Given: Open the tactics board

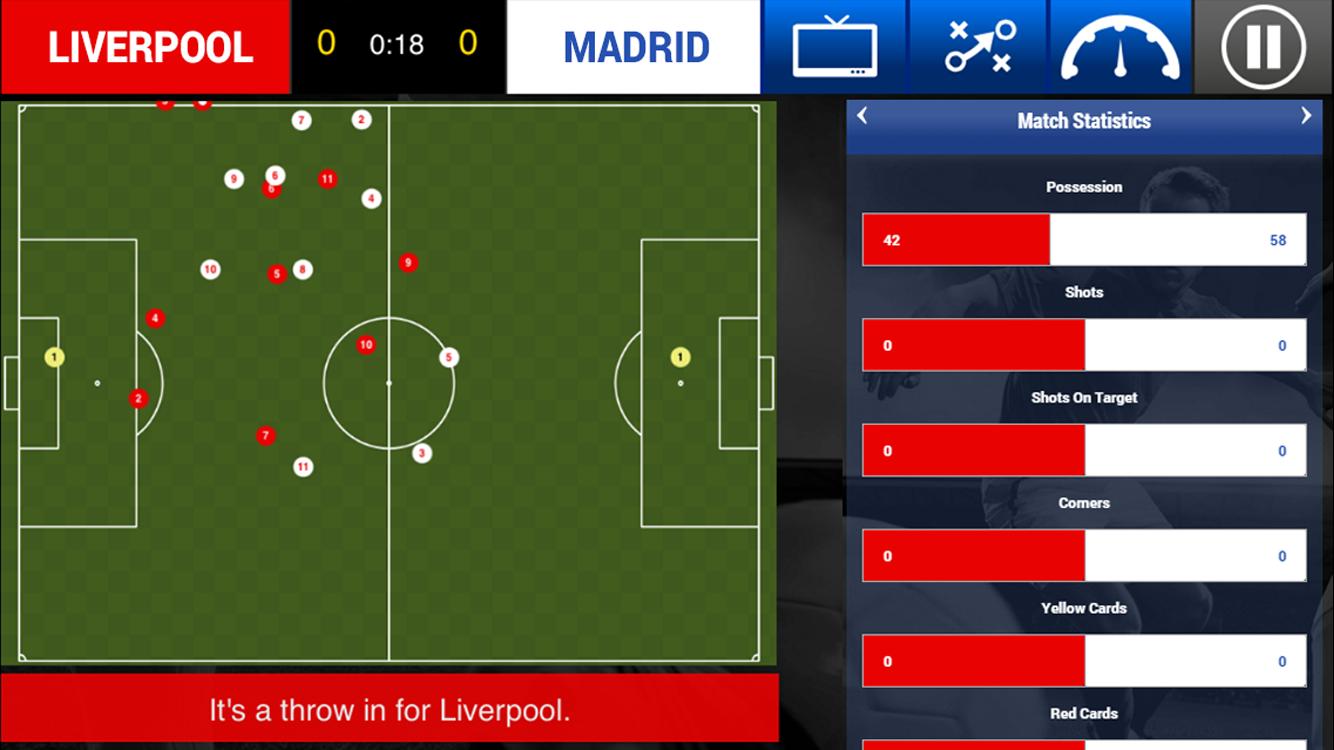Looking at the screenshot, I should coord(977,47).
